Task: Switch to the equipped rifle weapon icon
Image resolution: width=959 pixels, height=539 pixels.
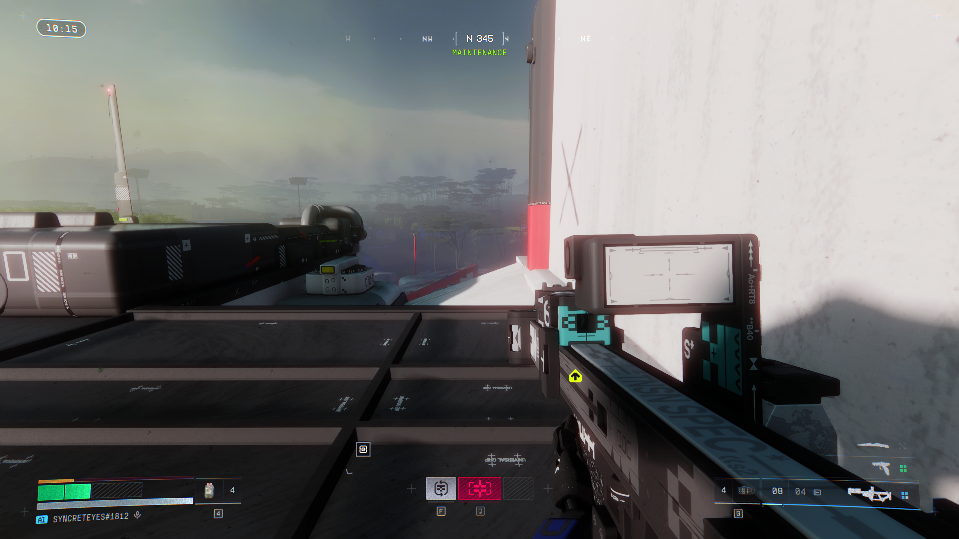Action: tap(869, 492)
